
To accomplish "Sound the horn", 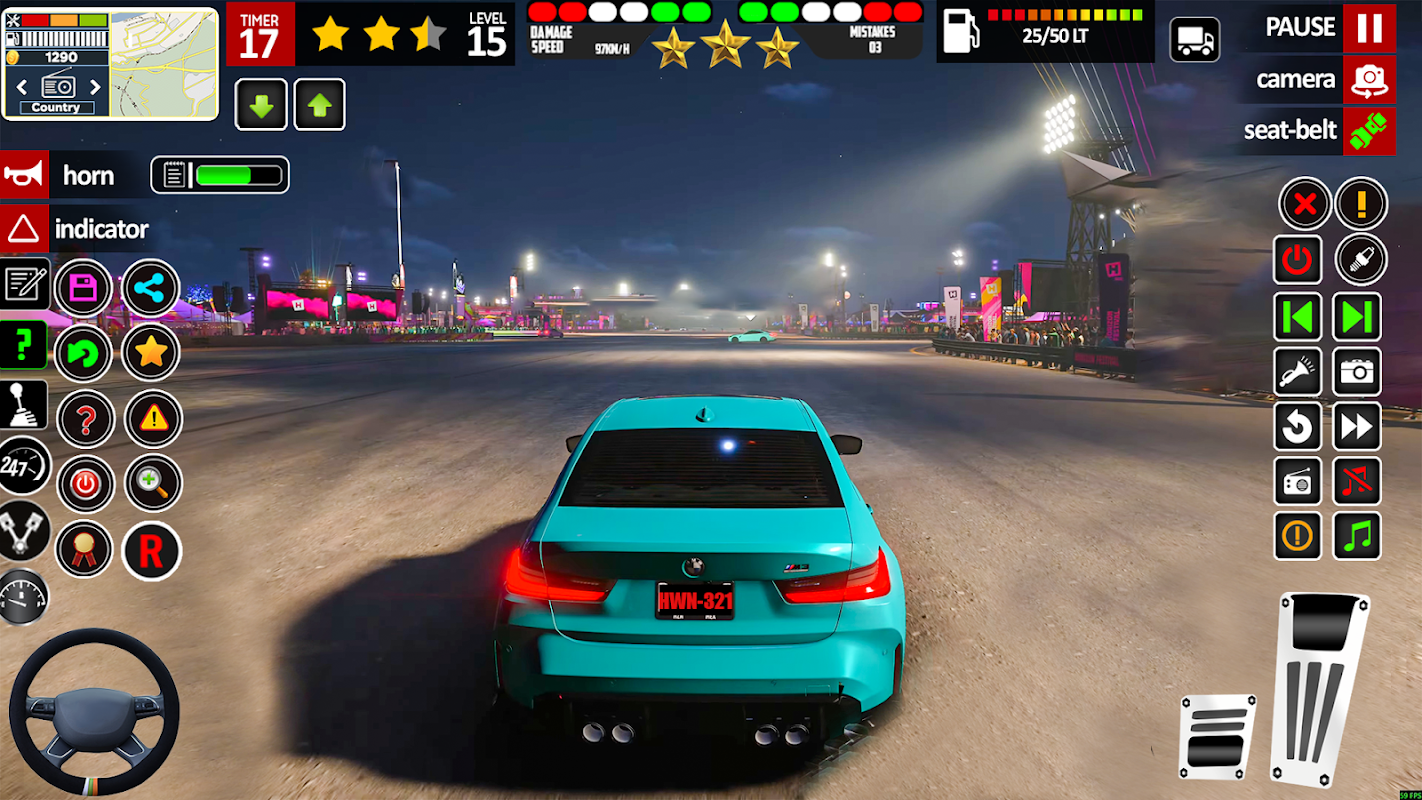I will [24, 176].
